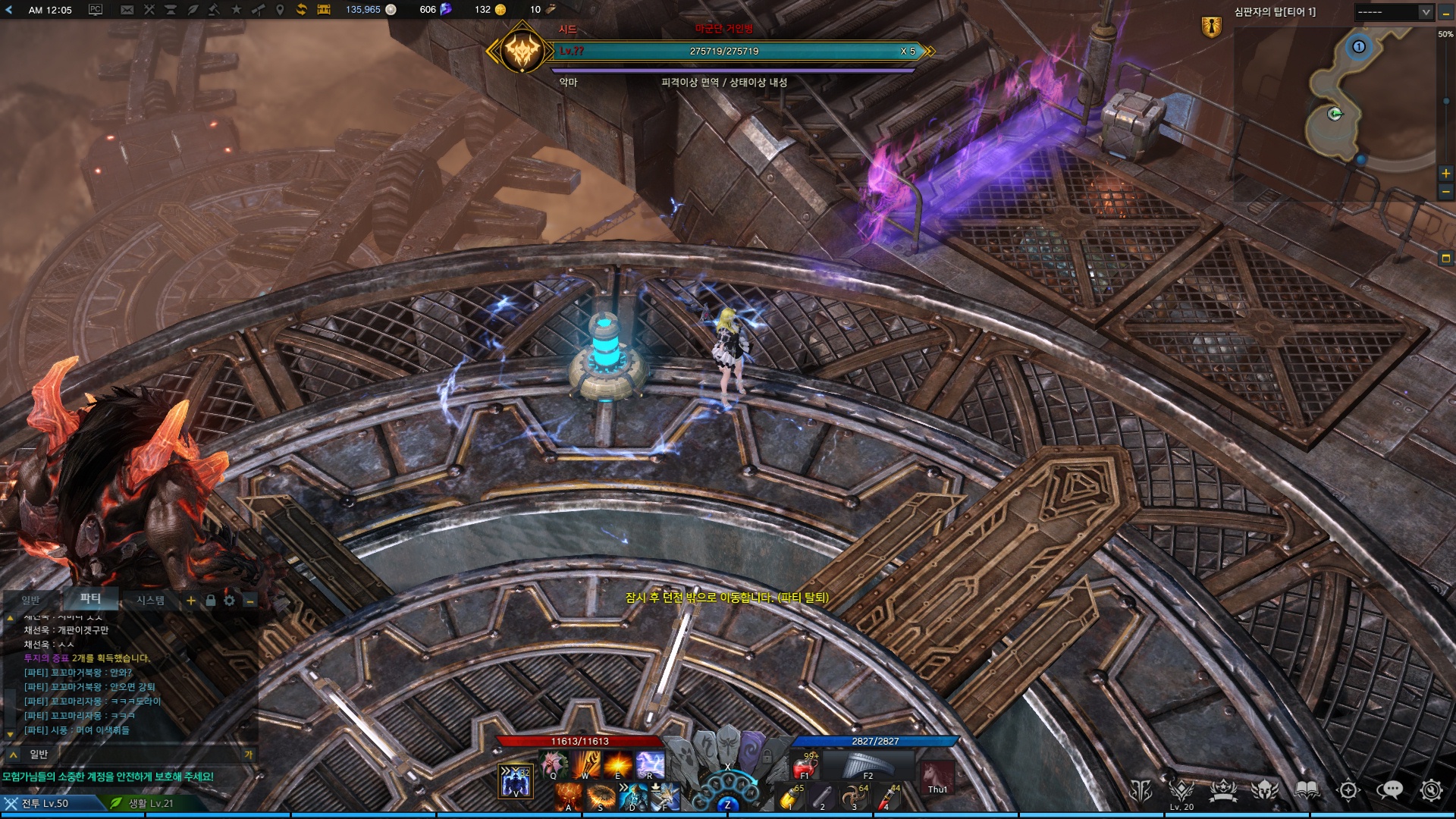Zoom in the minimap with plus button
This screenshot has width=1456, height=819.
coord(1445,174)
